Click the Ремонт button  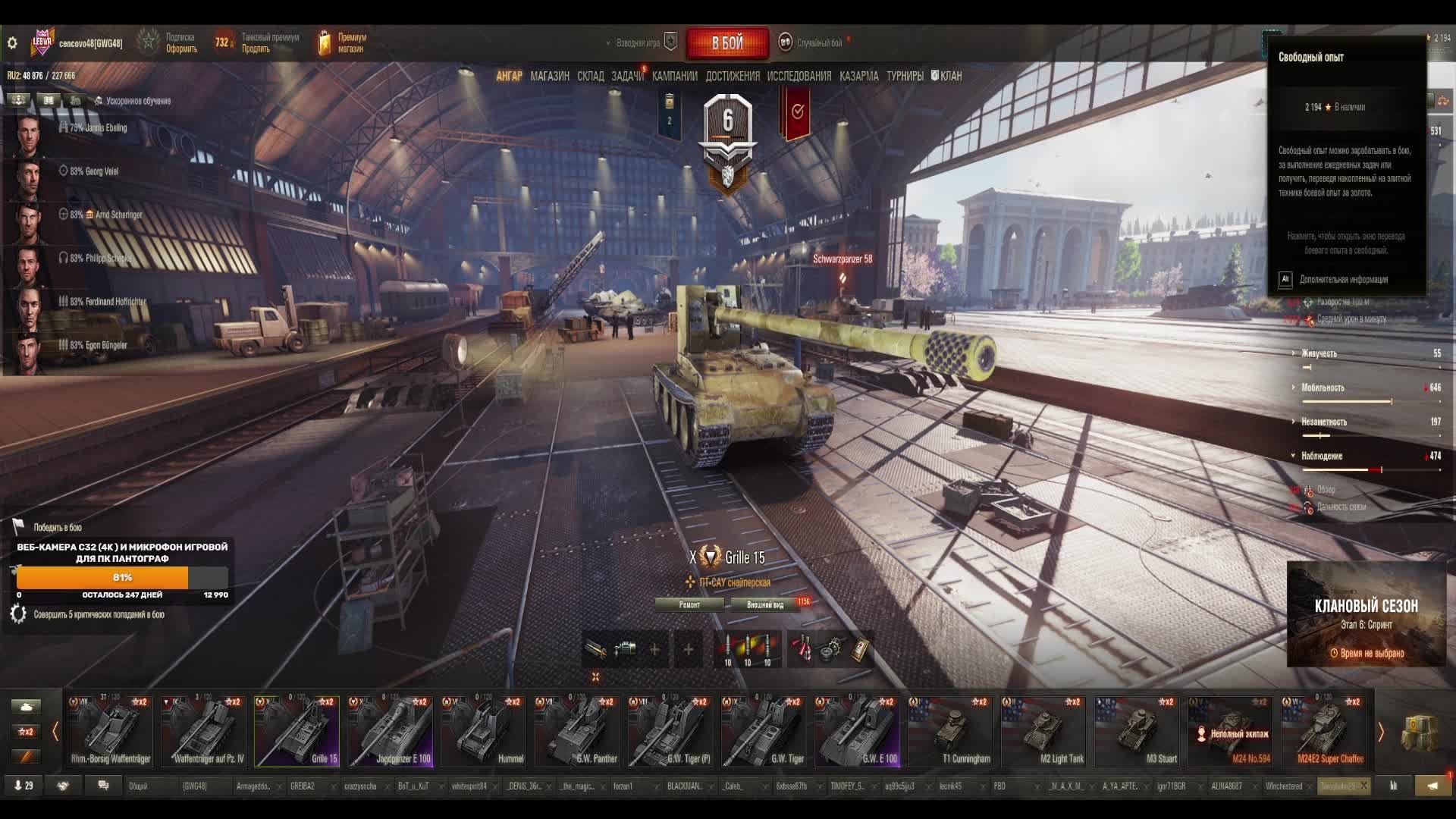[x=689, y=604]
